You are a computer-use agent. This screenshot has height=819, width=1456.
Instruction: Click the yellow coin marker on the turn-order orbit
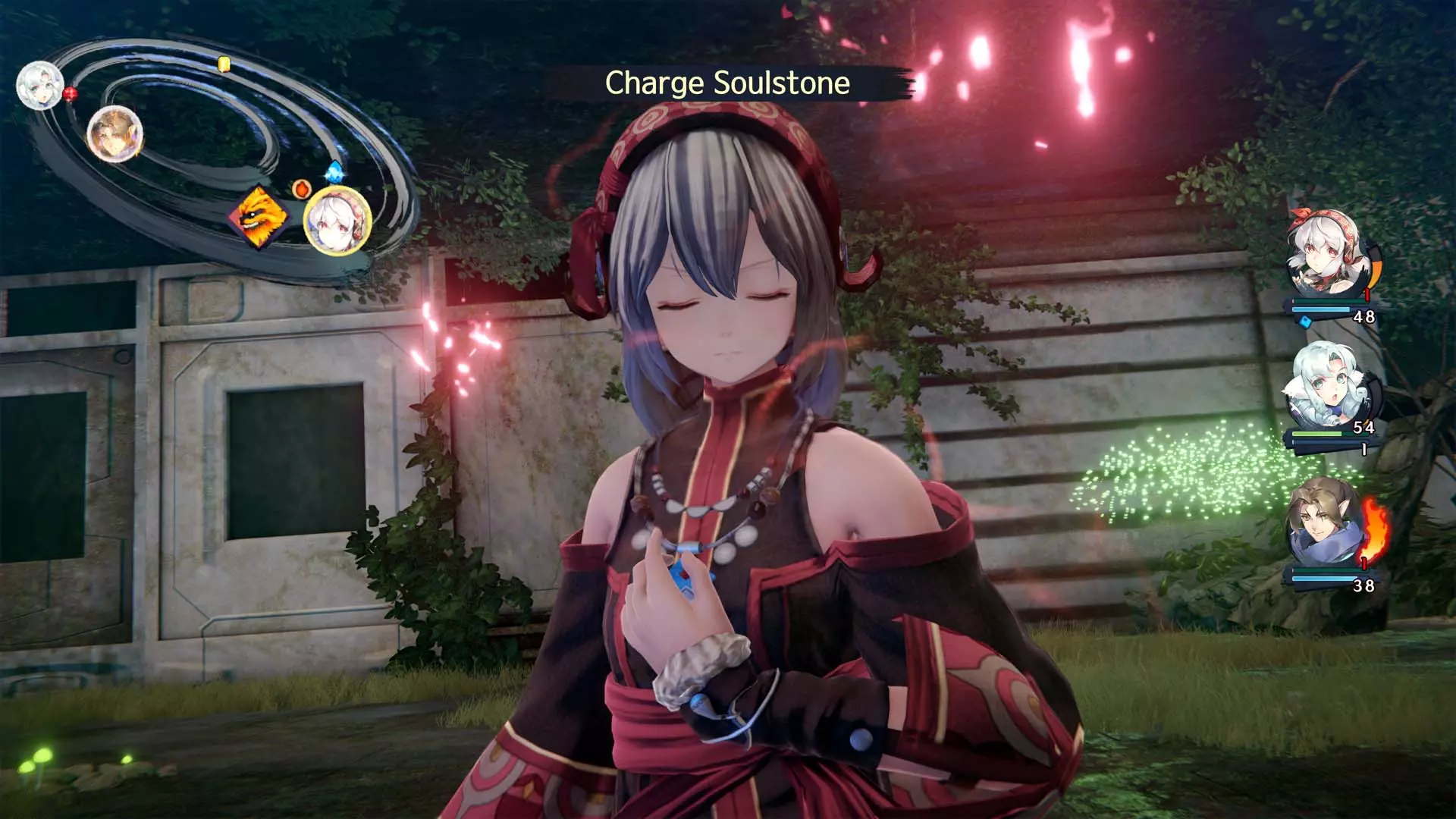click(224, 63)
